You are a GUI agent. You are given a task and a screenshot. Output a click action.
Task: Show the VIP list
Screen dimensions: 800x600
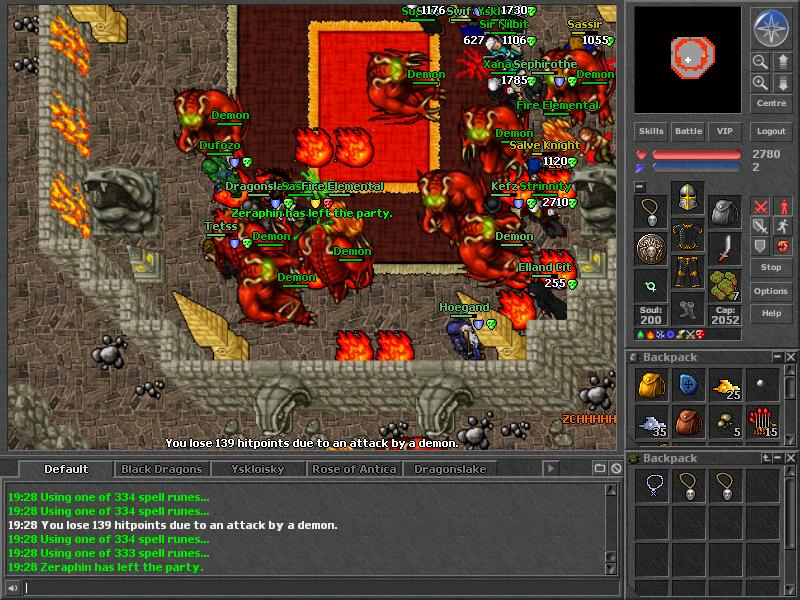point(725,131)
